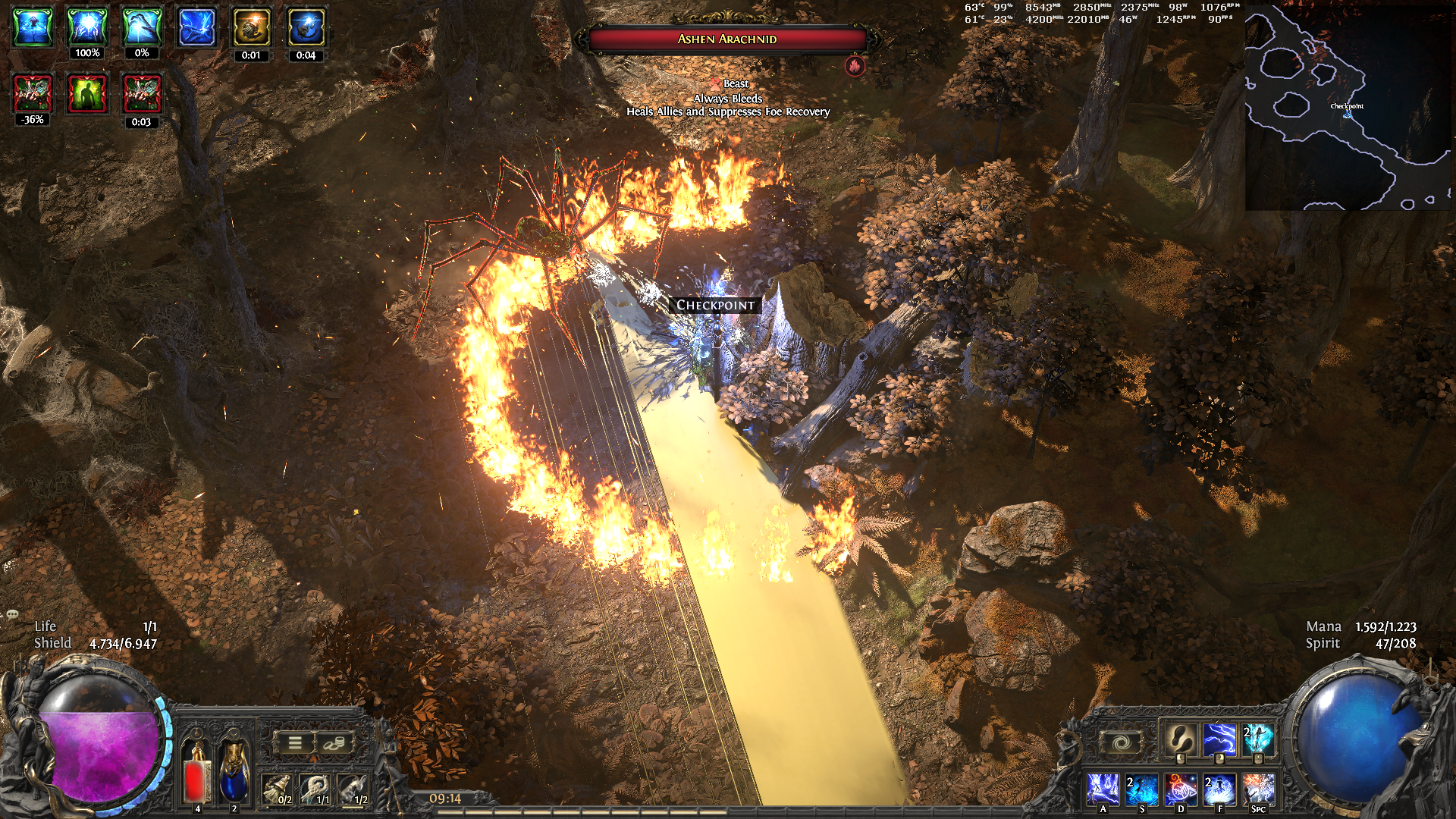Select the golden bell charm slot
The image size is (1456, 819).
[x=278, y=789]
